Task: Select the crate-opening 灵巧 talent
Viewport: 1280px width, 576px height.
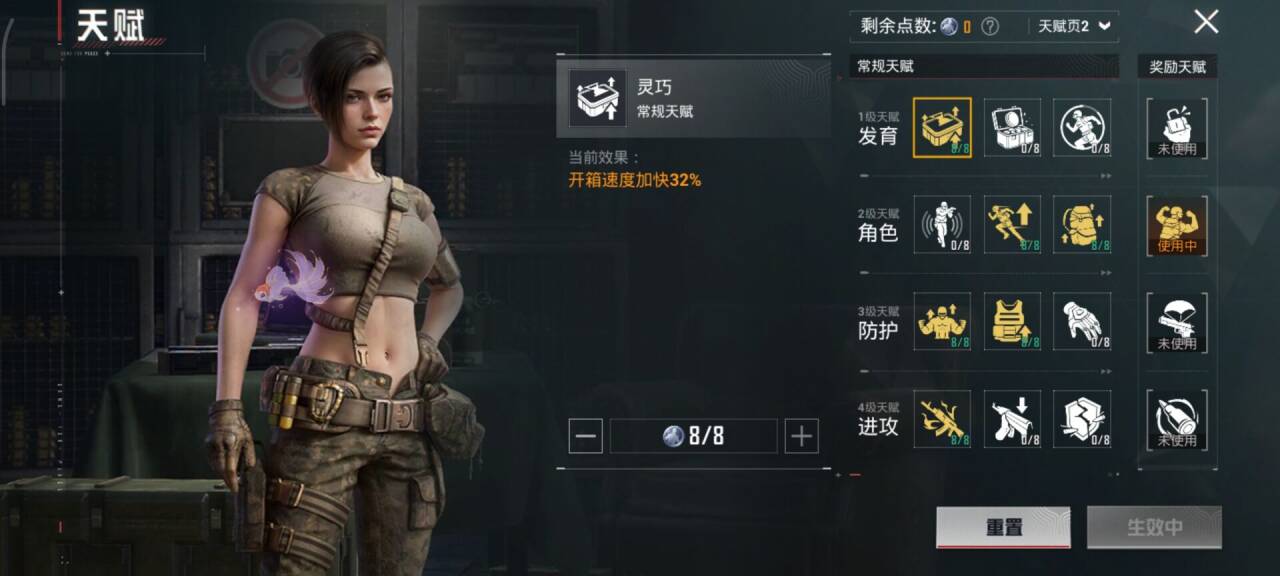Action: pos(941,127)
